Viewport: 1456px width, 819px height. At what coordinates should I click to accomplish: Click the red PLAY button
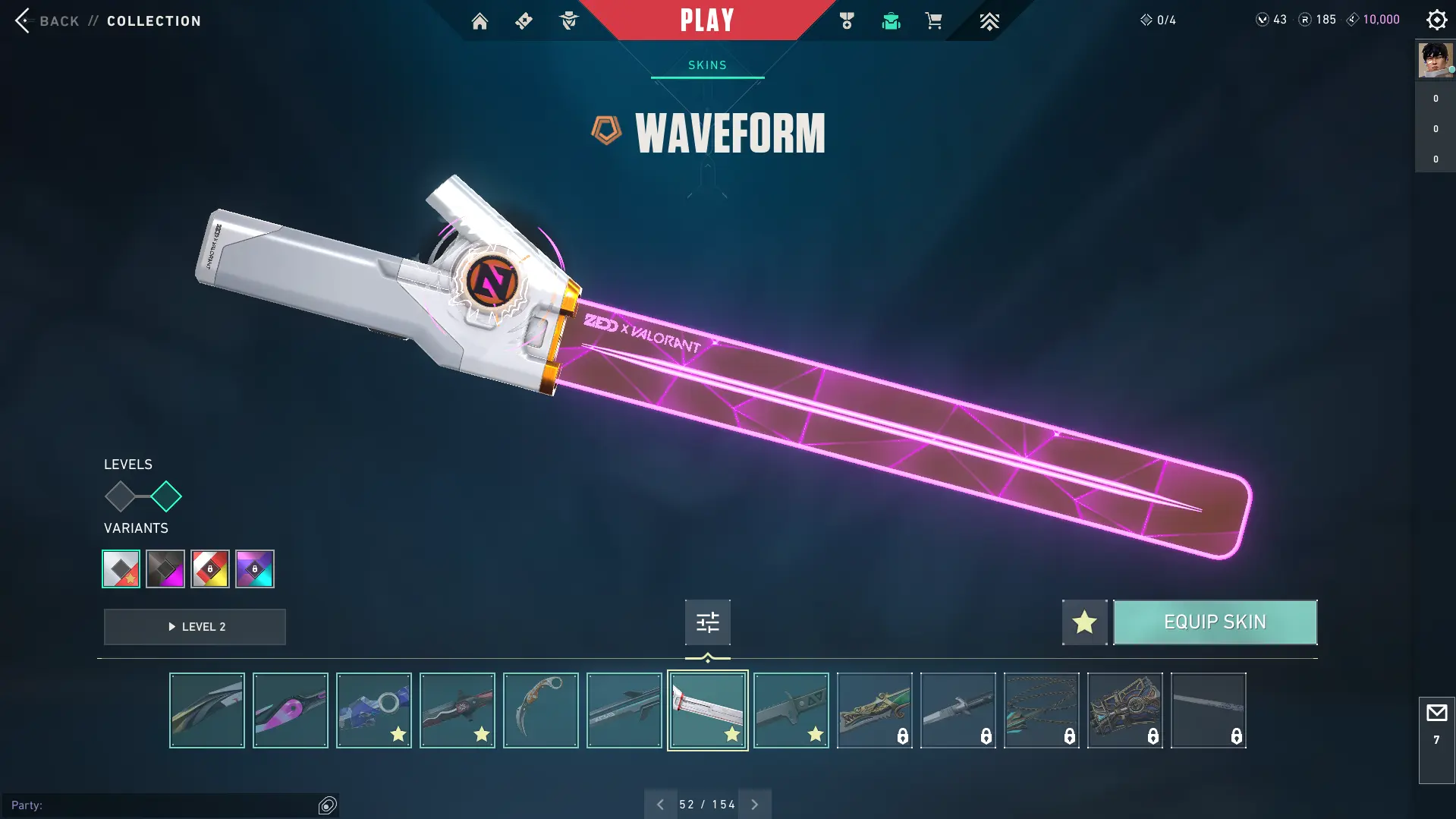(x=707, y=20)
